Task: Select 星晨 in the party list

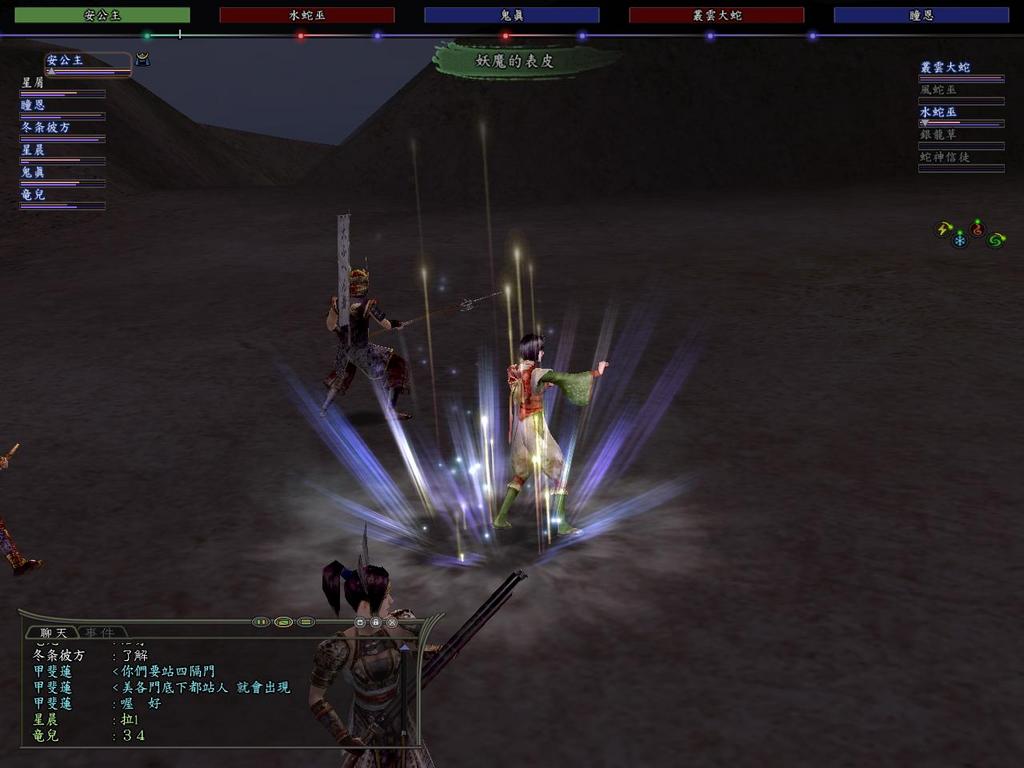Action: (34, 149)
